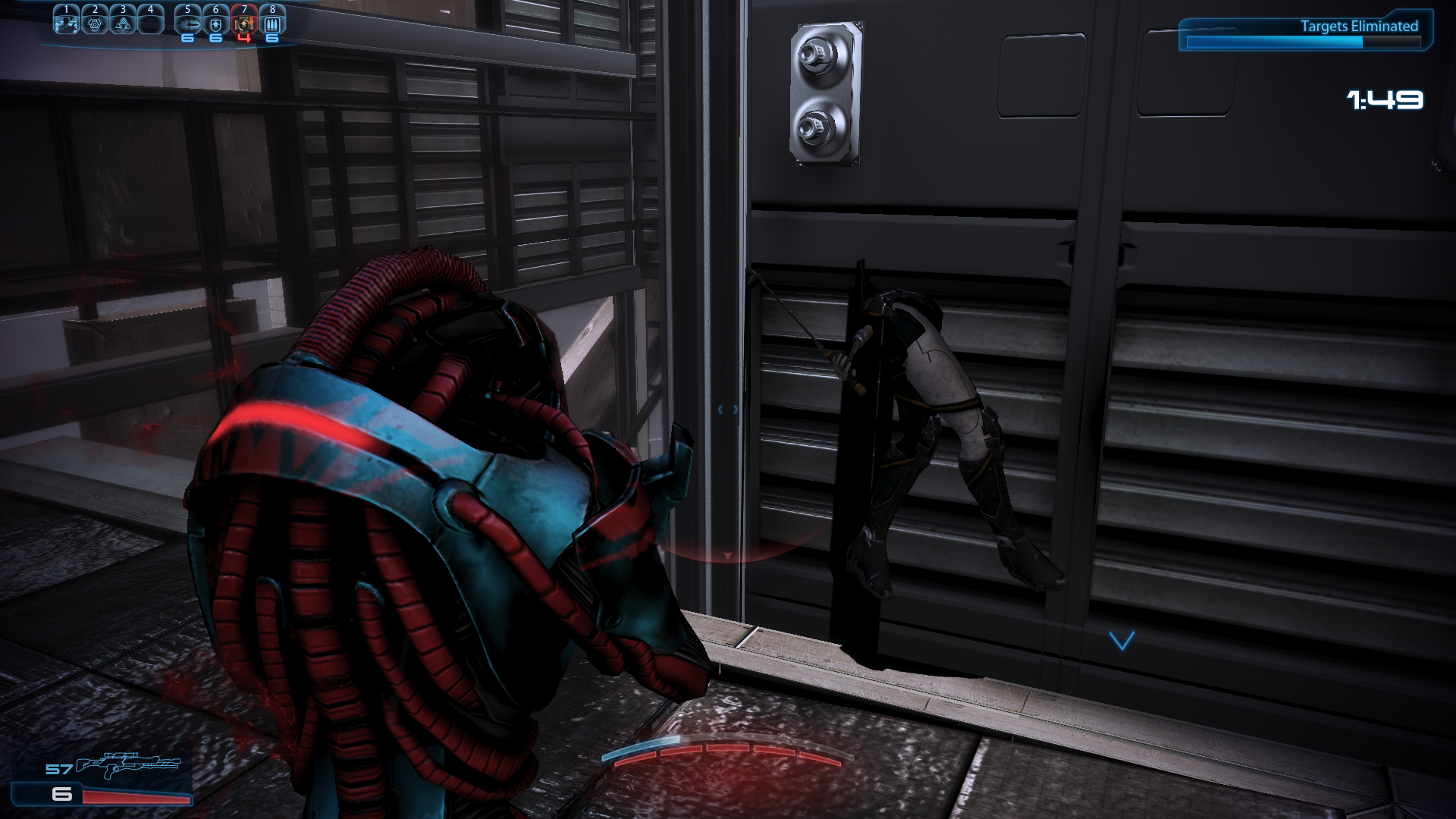Image resolution: width=1456 pixels, height=819 pixels.
Task: Click the center aiming reticle brackets
Action: click(726, 409)
